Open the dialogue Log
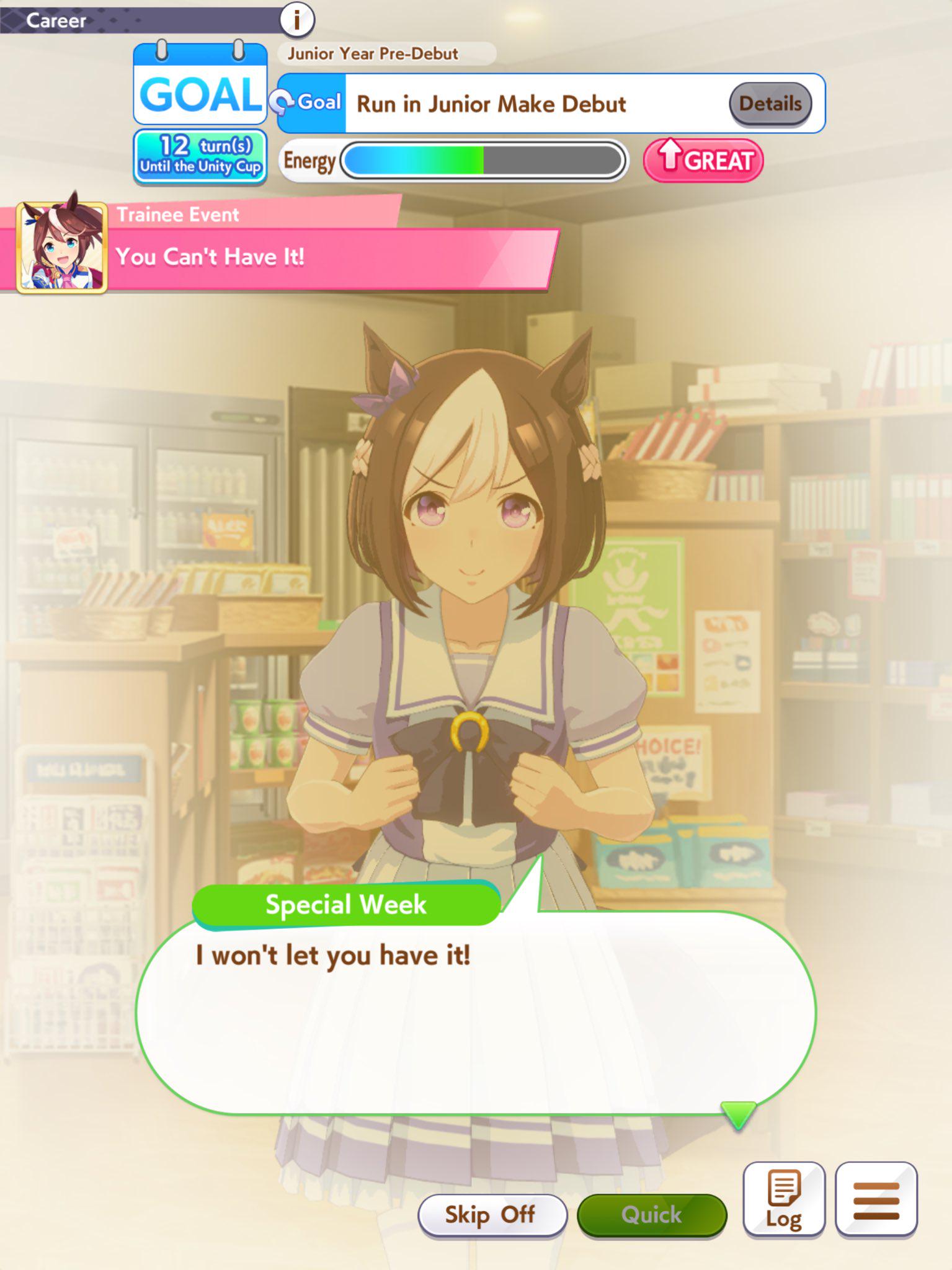This screenshot has height=1270, width=952. 783,1199
